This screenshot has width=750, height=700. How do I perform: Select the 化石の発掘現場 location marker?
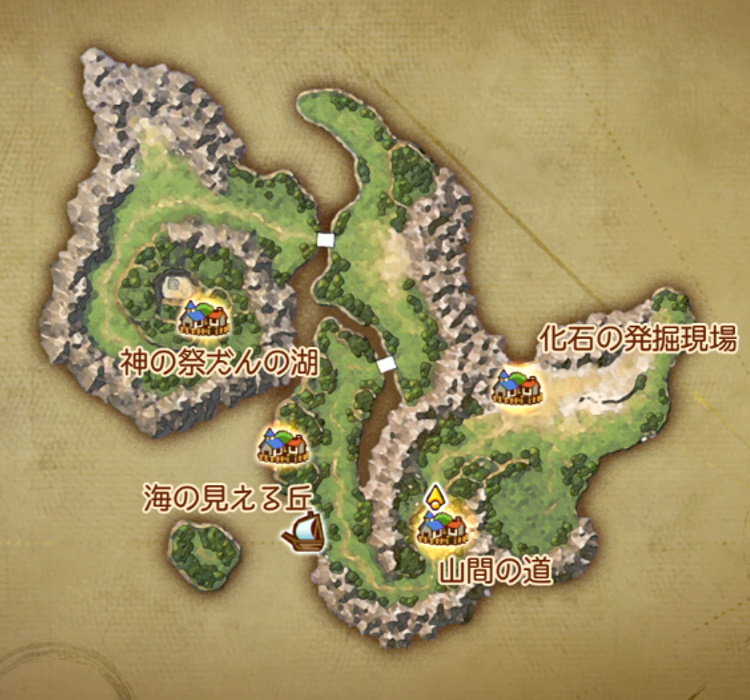(518, 387)
